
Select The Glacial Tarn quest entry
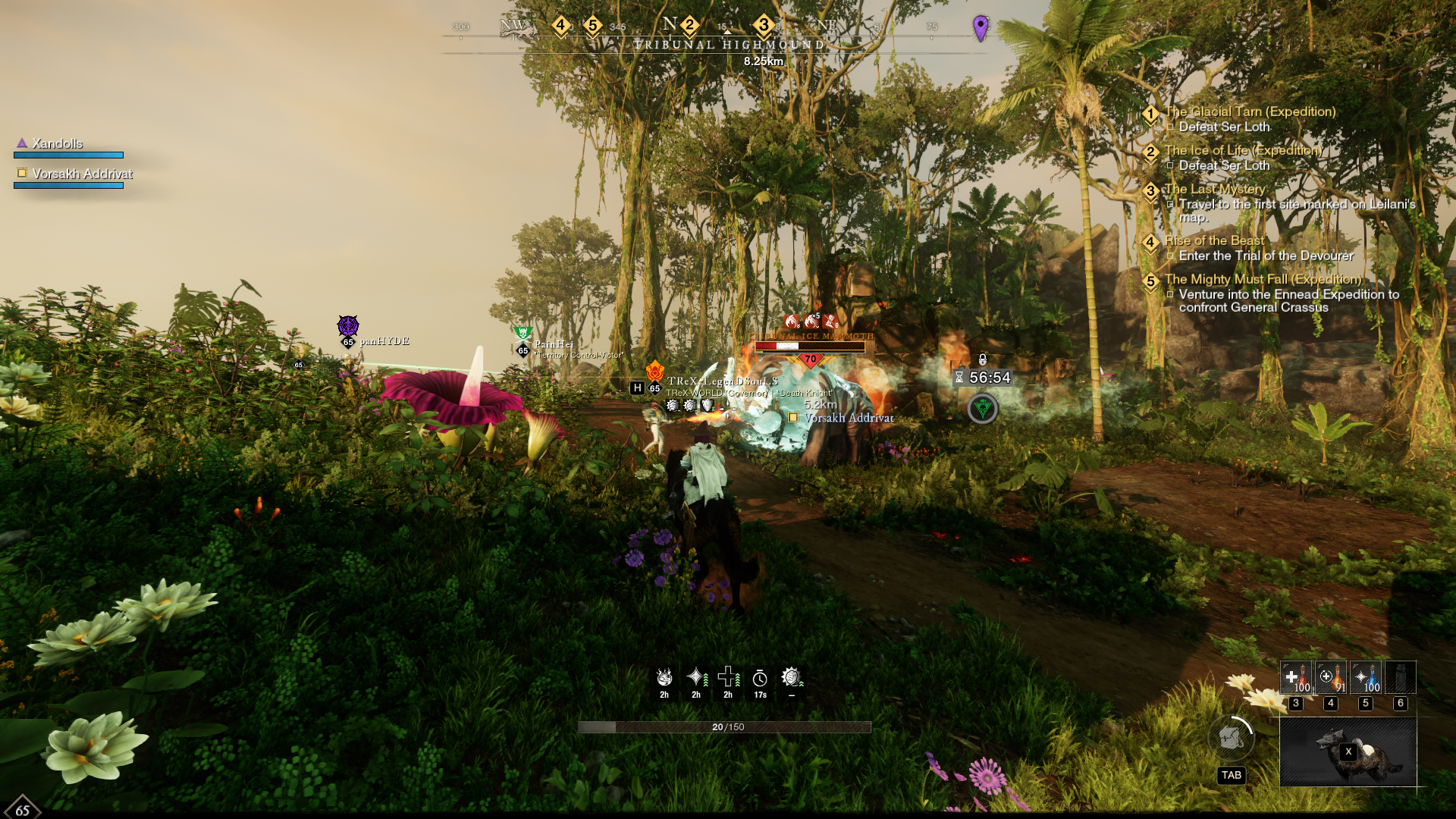coord(1250,112)
